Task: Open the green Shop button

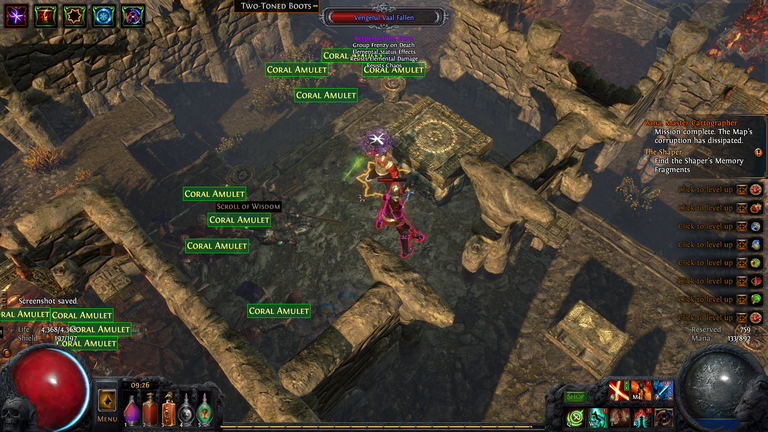Action: coord(575,397)
